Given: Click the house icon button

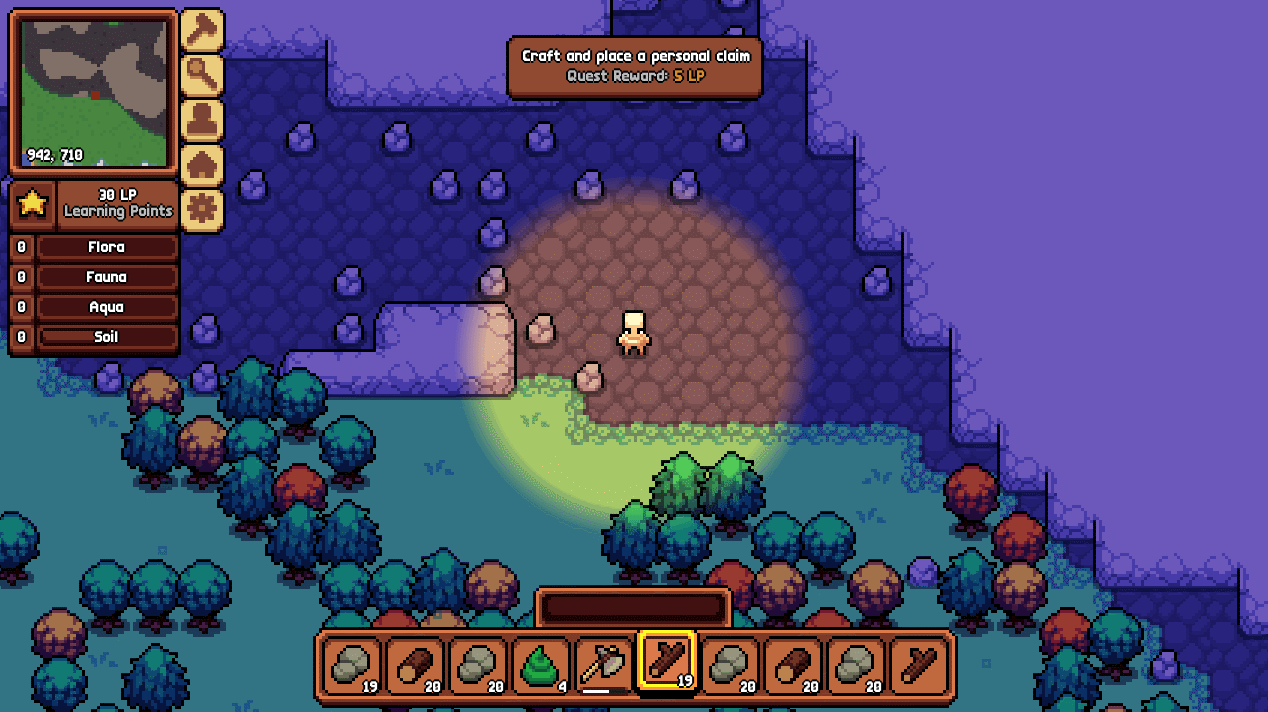Looking at the screenshot, I should tap(201, 166).
